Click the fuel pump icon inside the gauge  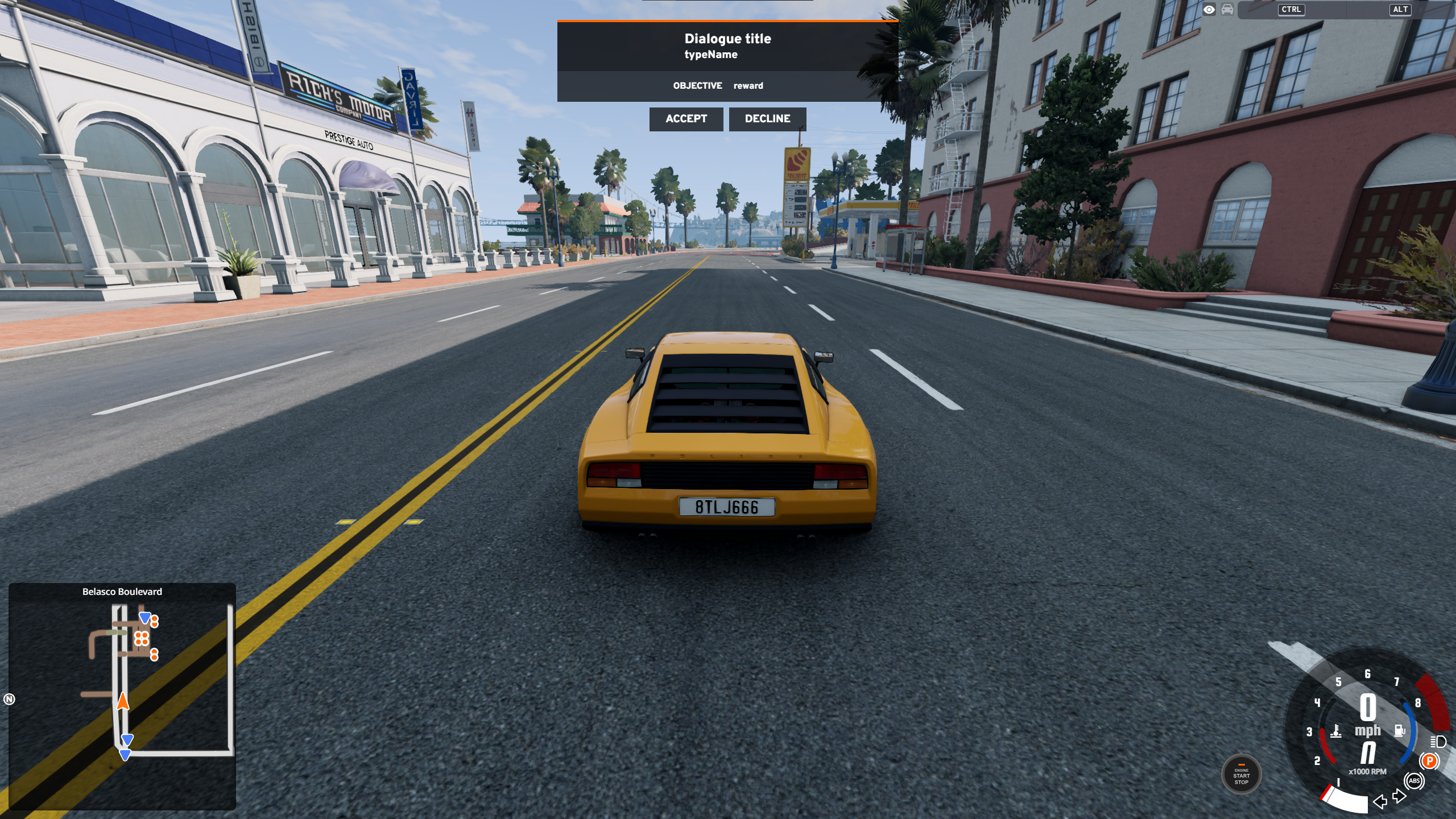pyautogui.click(x=1399, y=730)
